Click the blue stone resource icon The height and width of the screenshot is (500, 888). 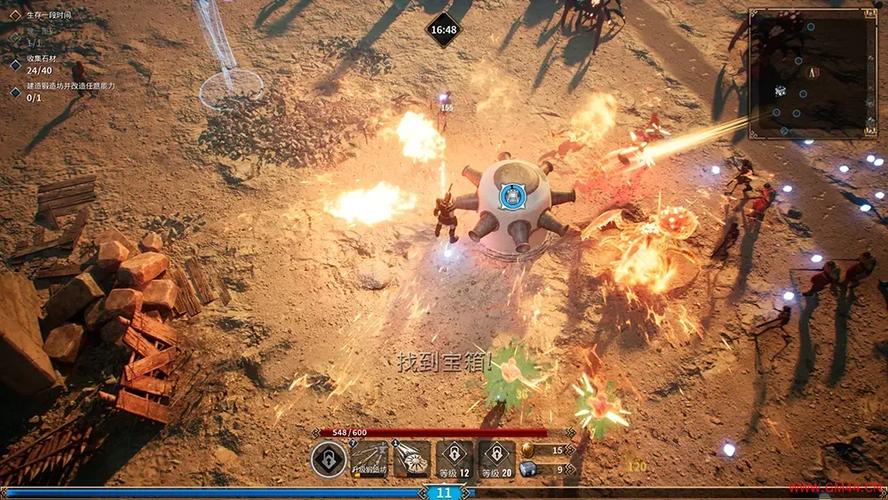527,469
